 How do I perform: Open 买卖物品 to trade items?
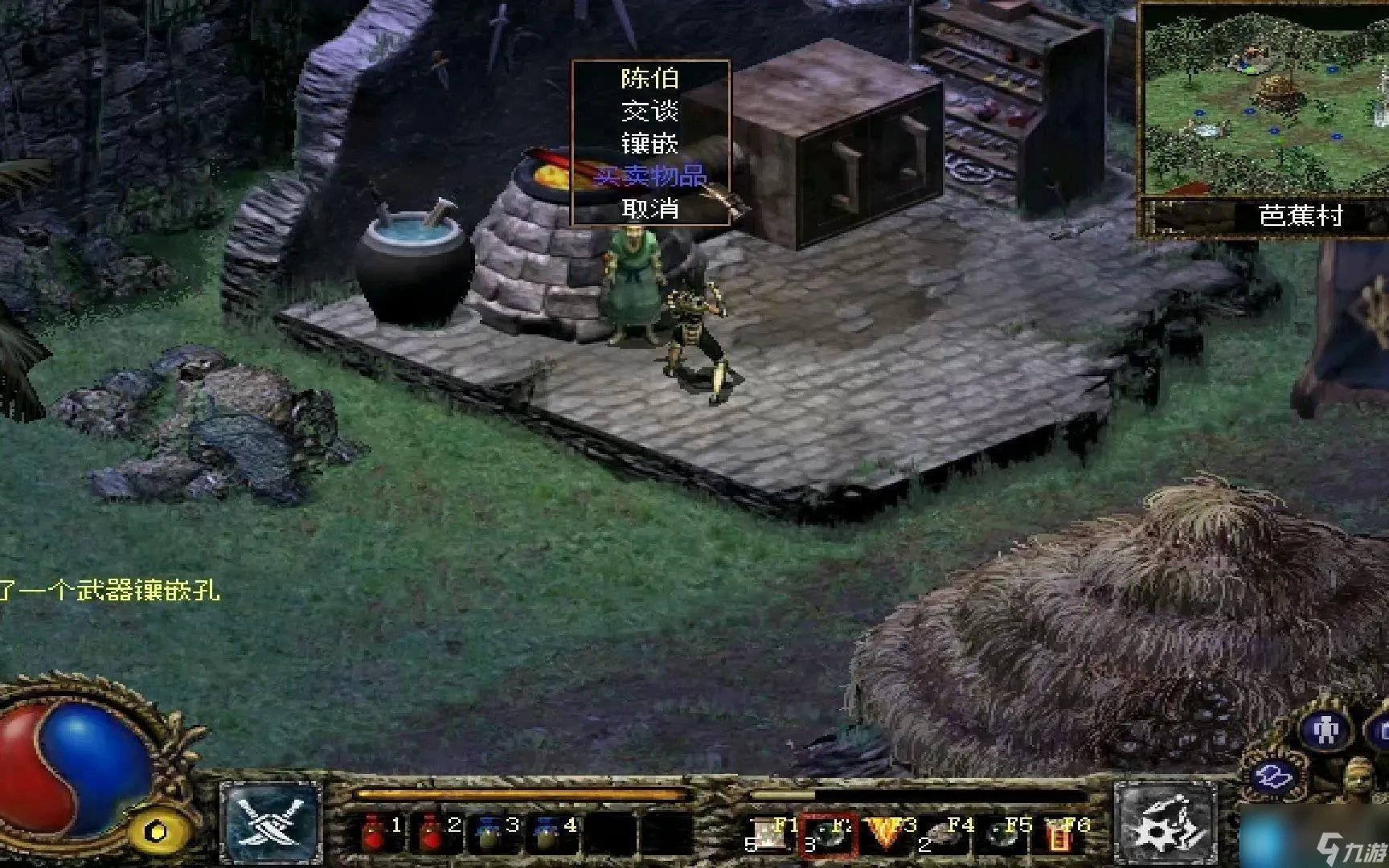tap(649, 176)
